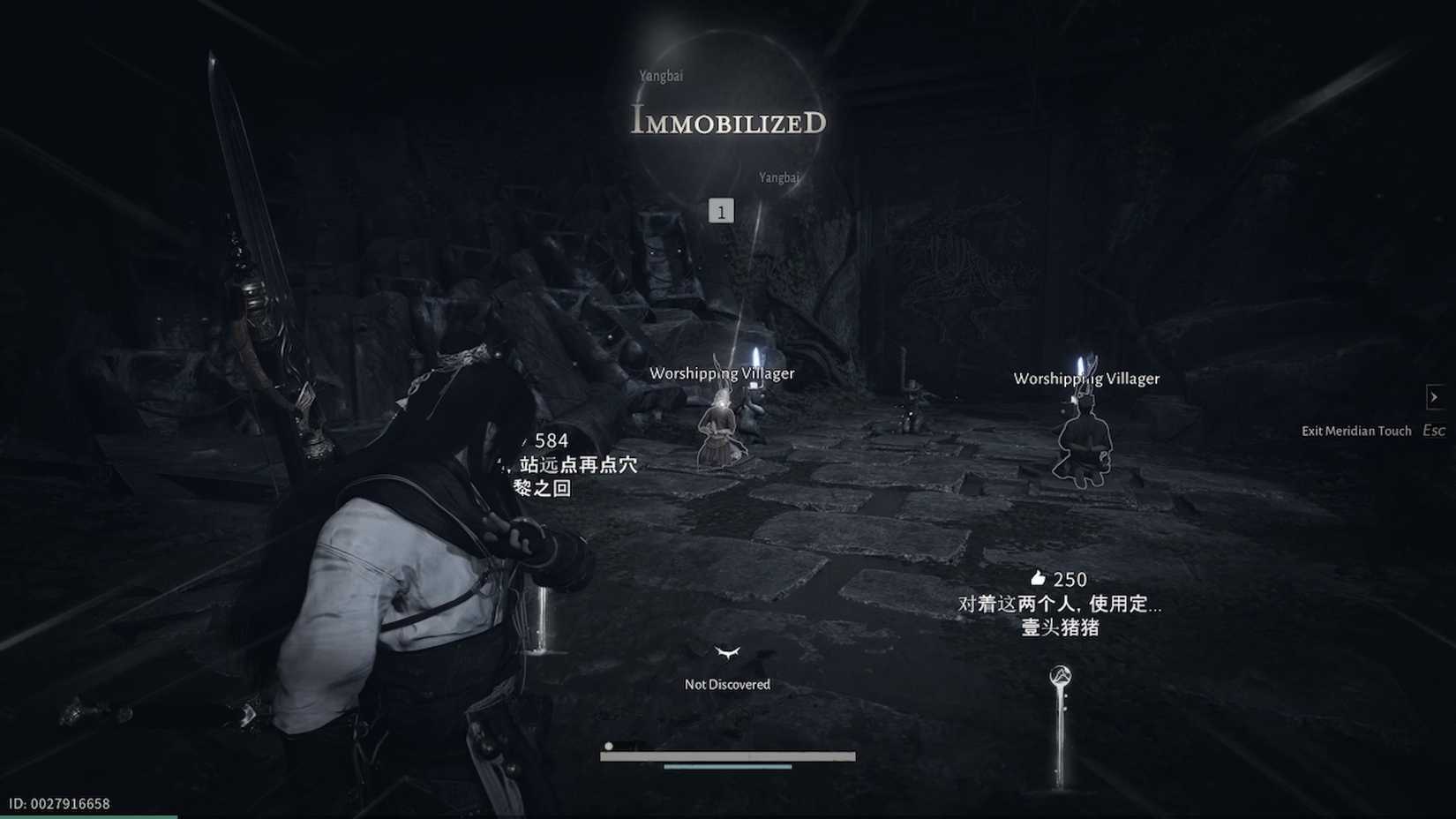Click Exit Meridian Touch

[1356, 431]
